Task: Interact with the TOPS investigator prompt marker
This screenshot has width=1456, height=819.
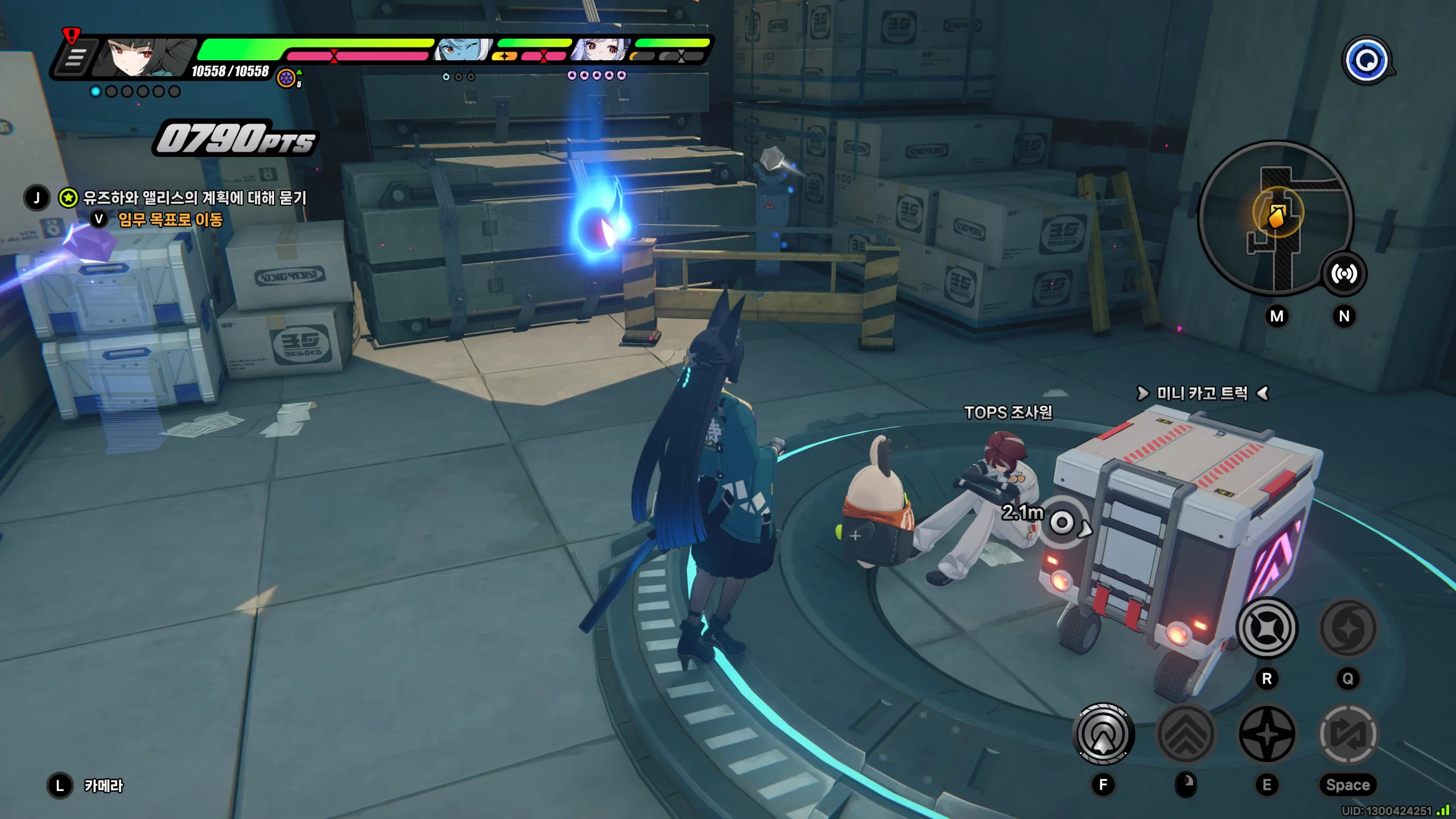Action: 1062,522
